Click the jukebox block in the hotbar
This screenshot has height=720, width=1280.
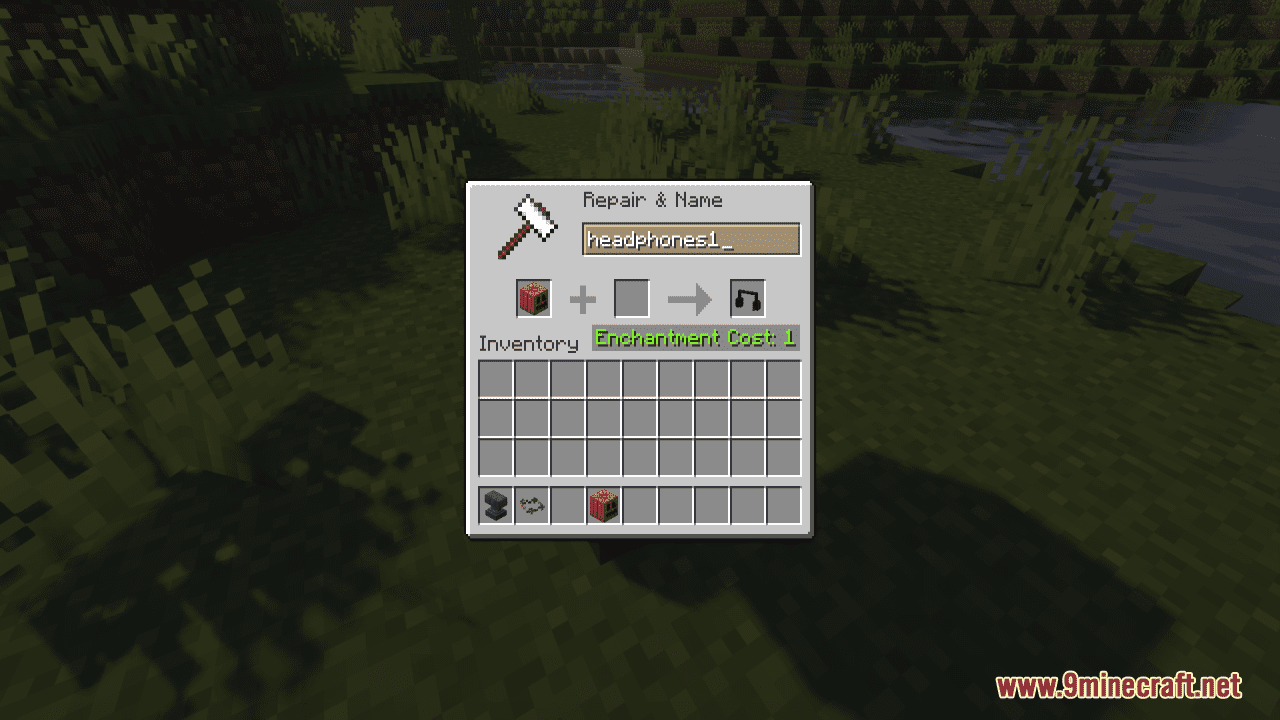click(603, 505)
